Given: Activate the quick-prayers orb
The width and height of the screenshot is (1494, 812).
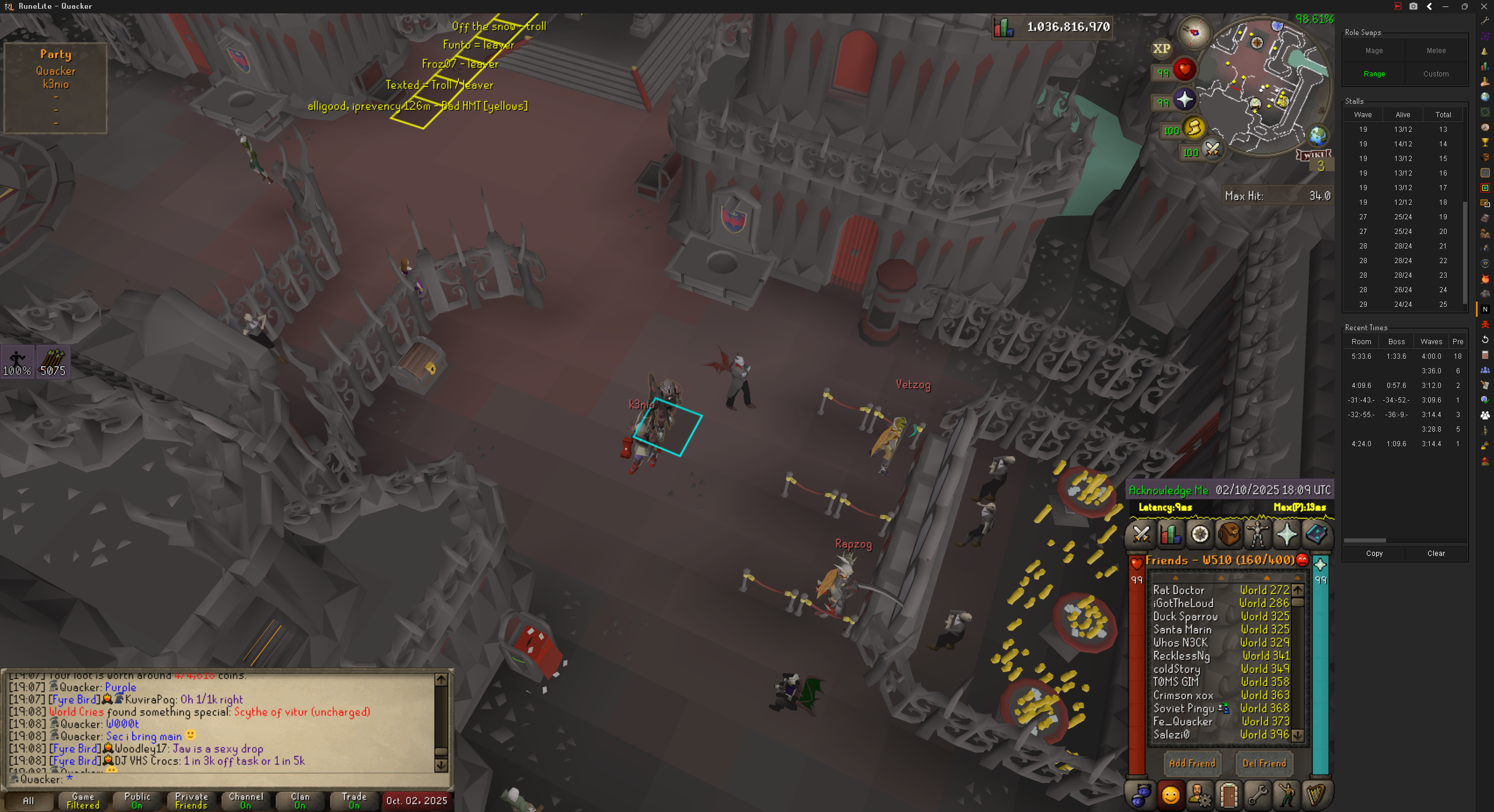Looking at the screenshot, I should point(1185,100).
